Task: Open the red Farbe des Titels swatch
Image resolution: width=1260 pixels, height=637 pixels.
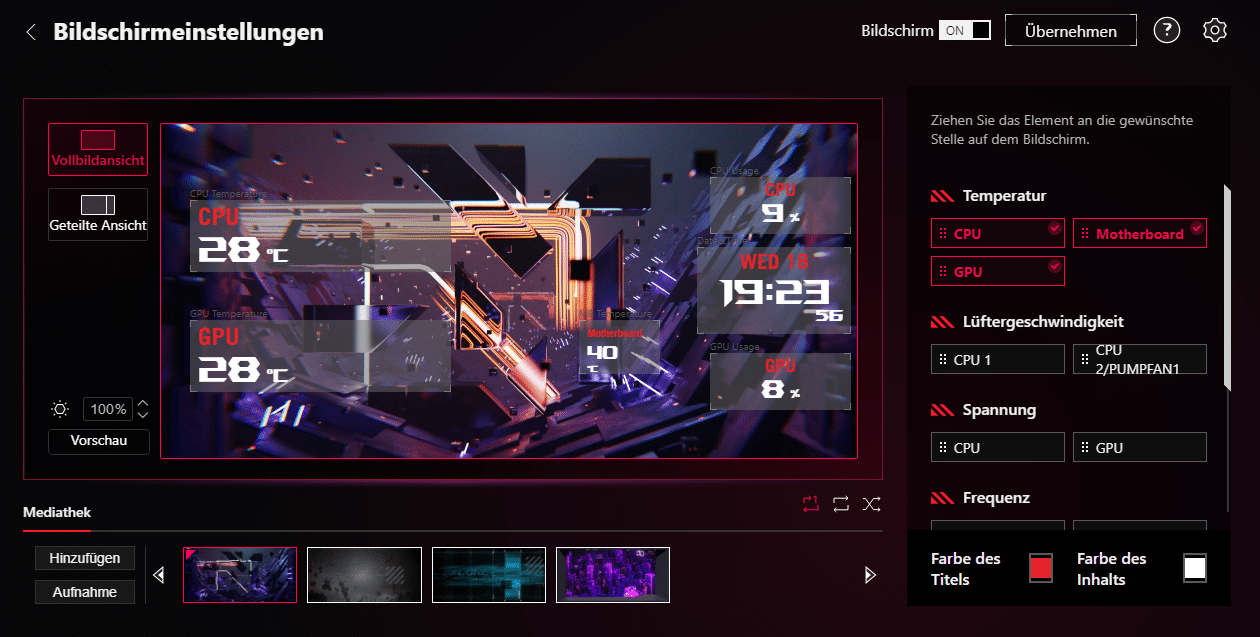Action: pyautogui.click(x=1041, y=568)
